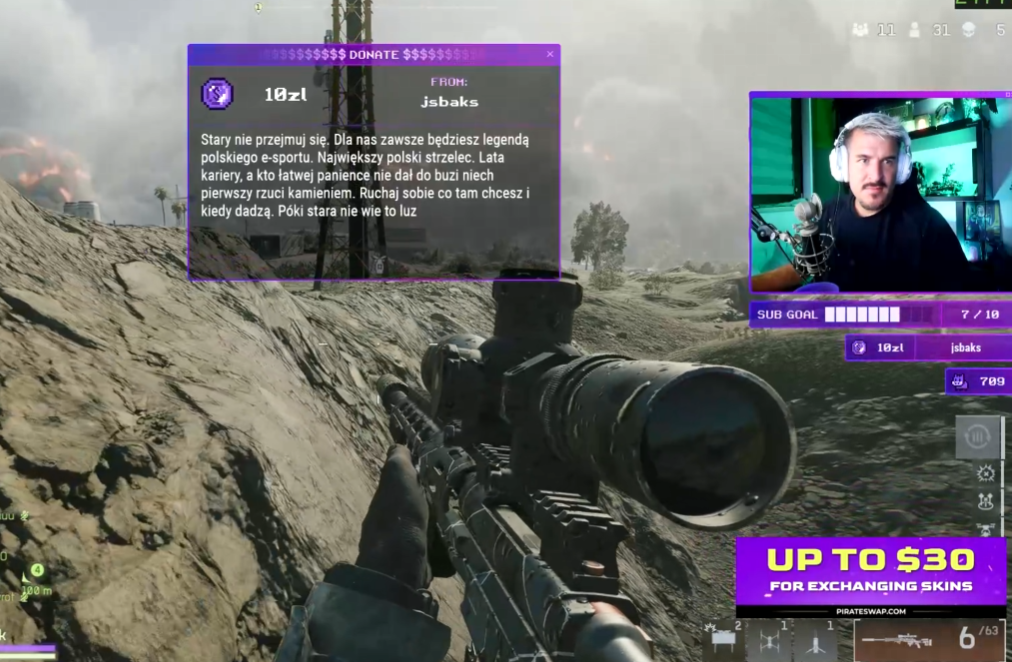Select the upward-arrows platform killstreak icon
1012x662 pixels.
pos(986,502)
